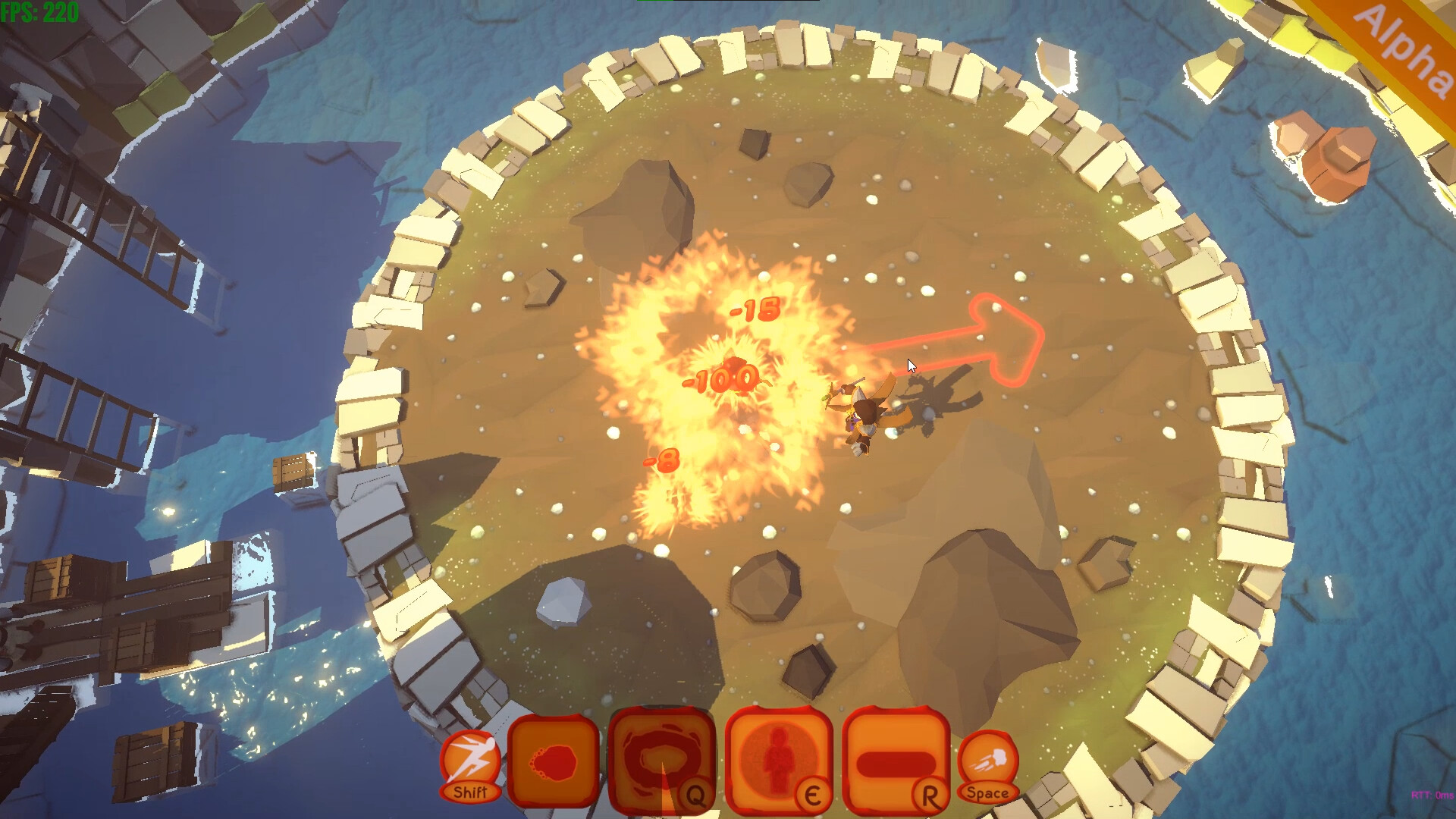Click the wooden crate on the left shoreline
Screen dimensions: 1456x819
294,470
